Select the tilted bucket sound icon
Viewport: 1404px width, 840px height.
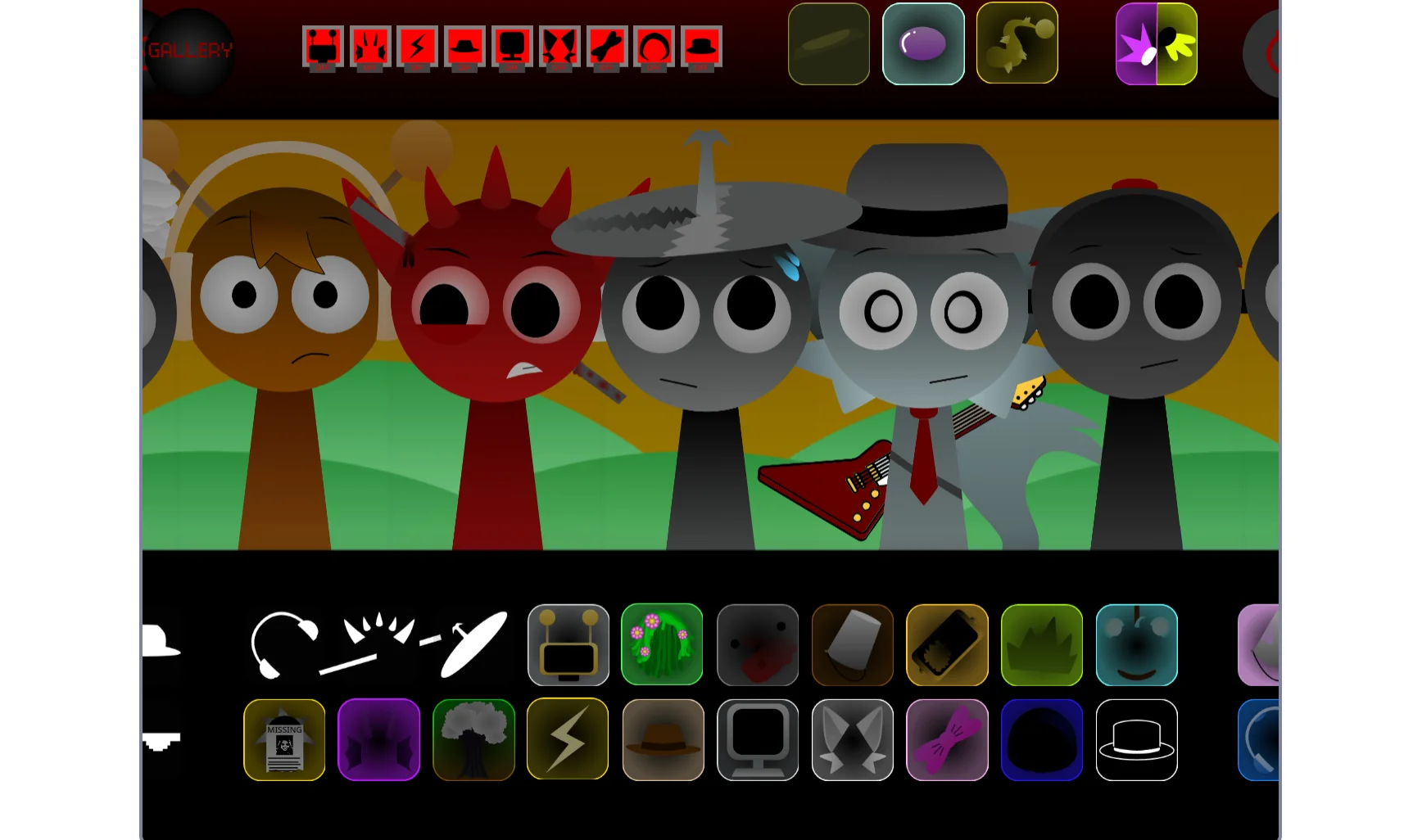point(852,644)
